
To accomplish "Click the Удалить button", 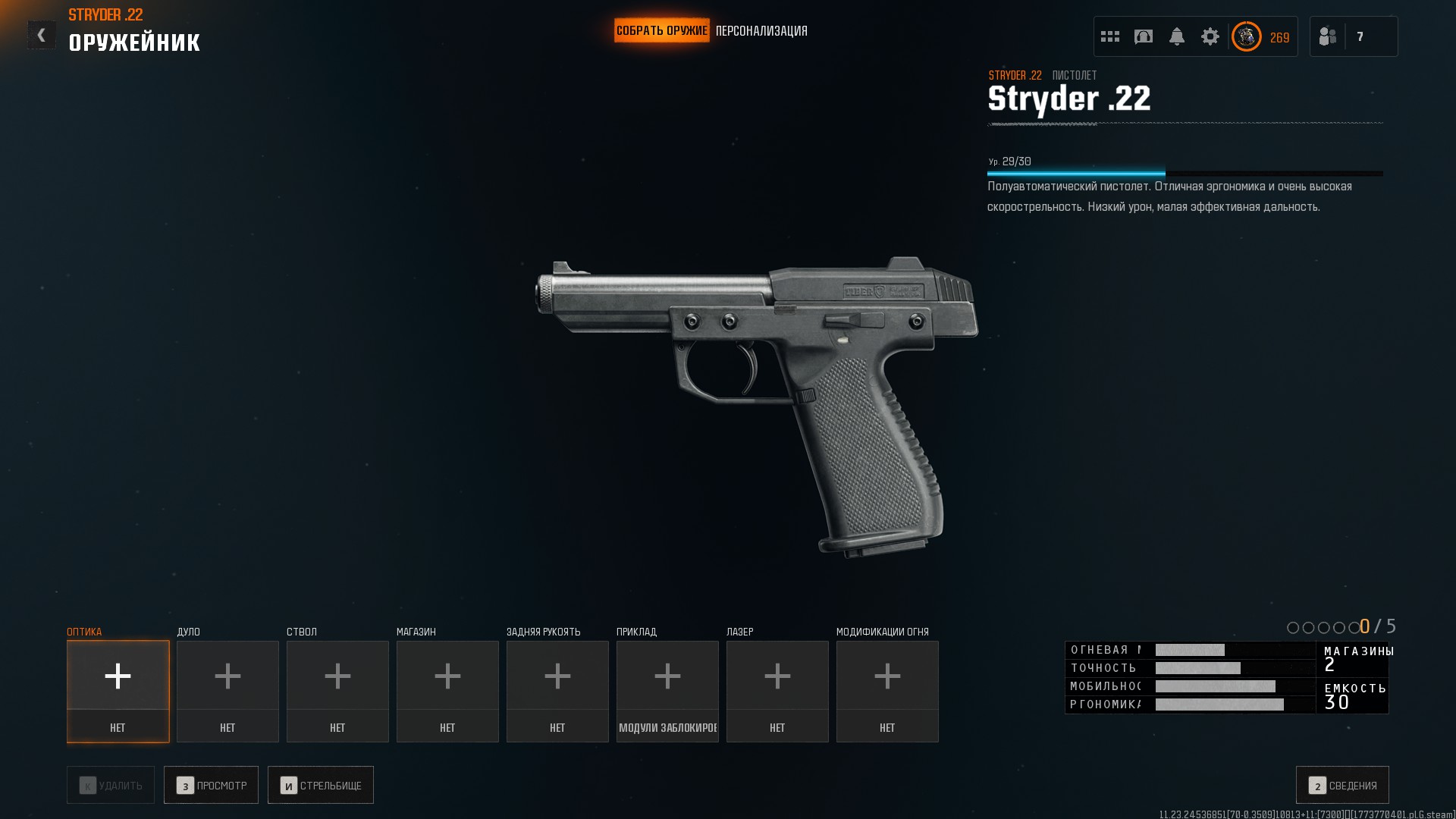I will pos(111,785).
